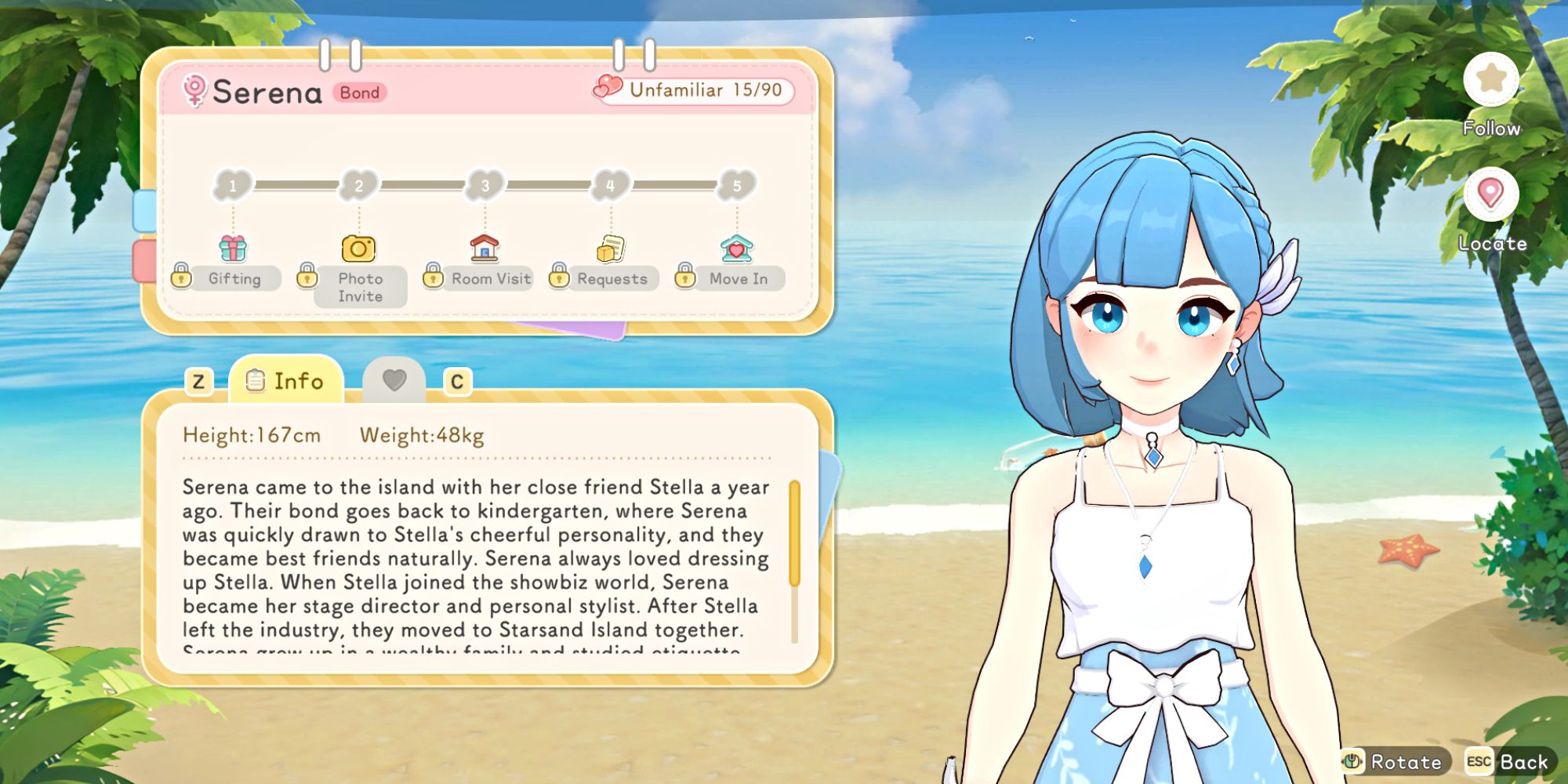Expand bond milestone node 5
Screen dimensions: 1568x784
click(x=734, y=185)
